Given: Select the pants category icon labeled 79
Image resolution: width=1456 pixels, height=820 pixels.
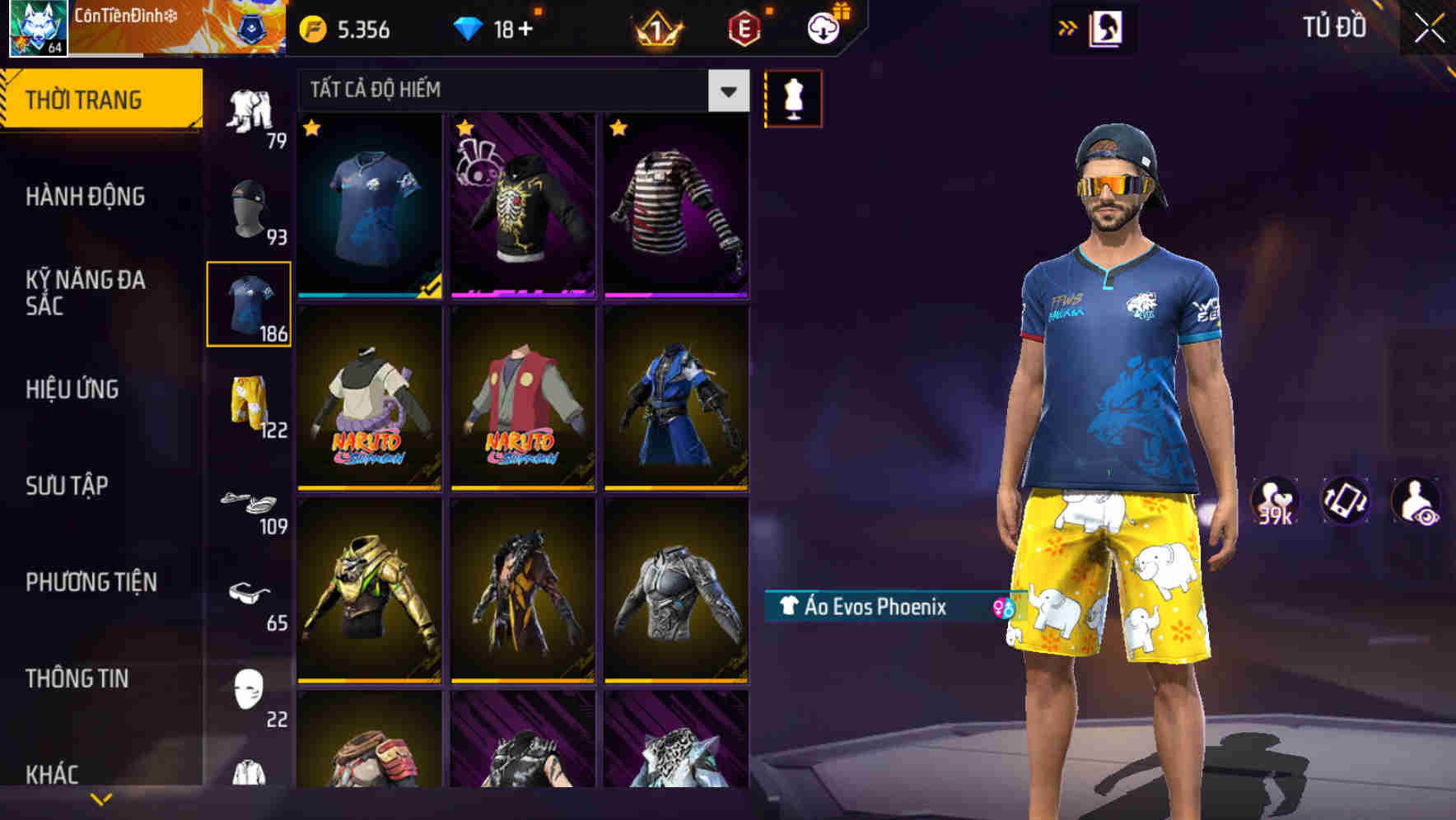Looking at the screenshot, I should point(251,111).
